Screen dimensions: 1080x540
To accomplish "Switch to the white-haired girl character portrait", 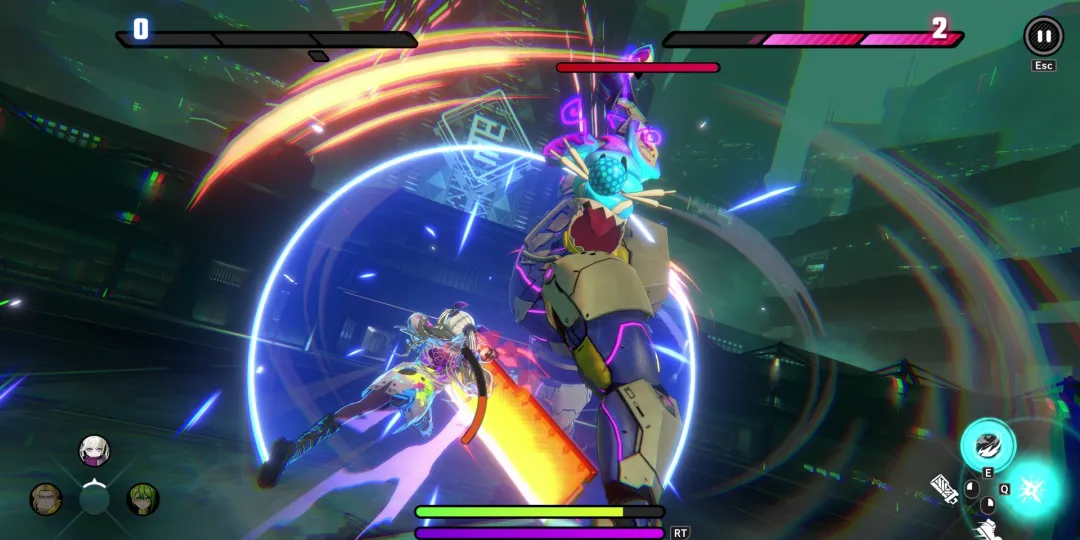I will click(94, 451).
